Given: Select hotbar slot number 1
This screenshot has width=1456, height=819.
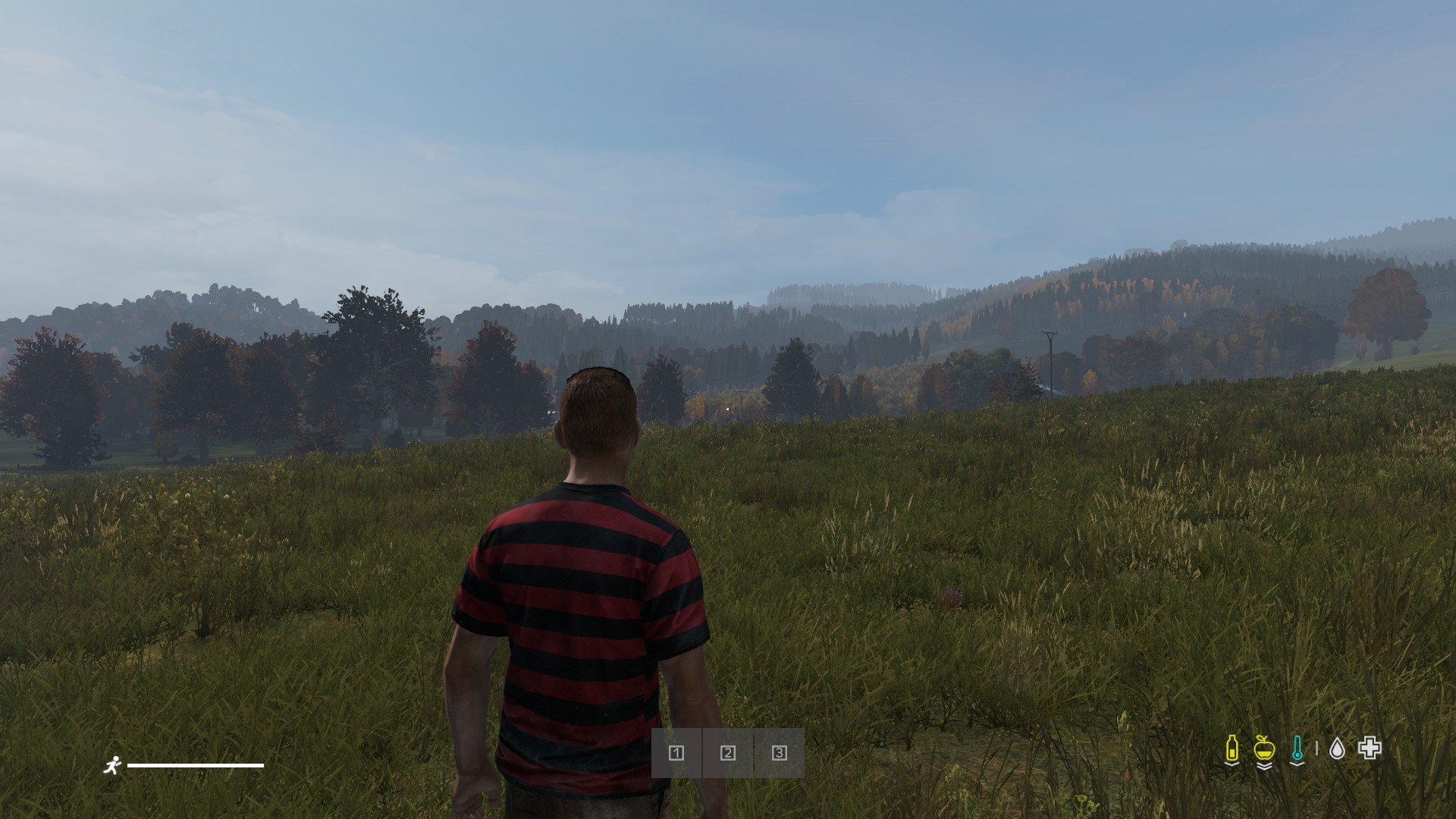Looking at the screenshot, I should pyautogui.click(x=676, y=753).
